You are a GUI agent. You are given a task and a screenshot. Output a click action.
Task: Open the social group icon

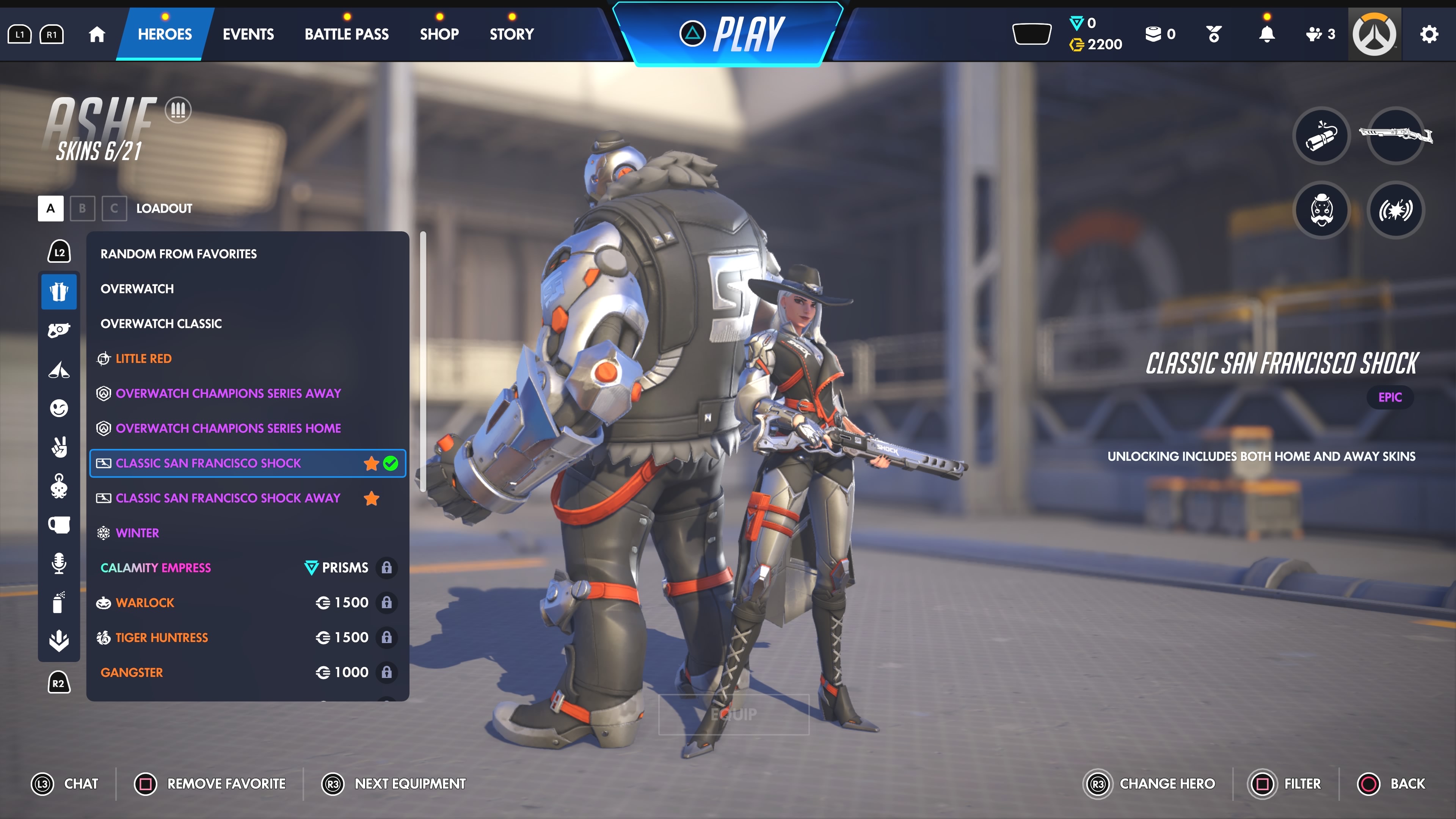point(1320,35)
